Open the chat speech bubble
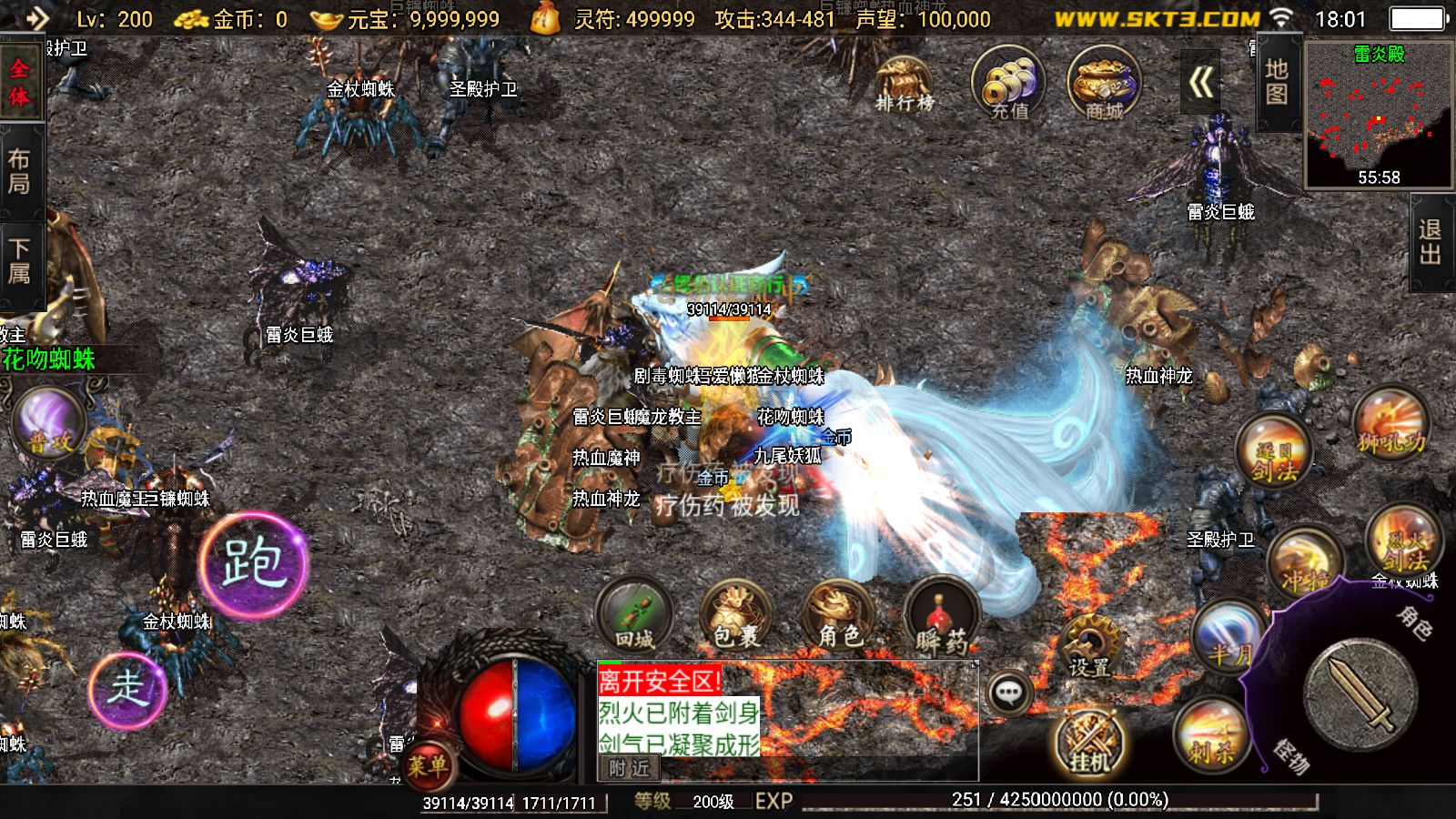 1008,693
